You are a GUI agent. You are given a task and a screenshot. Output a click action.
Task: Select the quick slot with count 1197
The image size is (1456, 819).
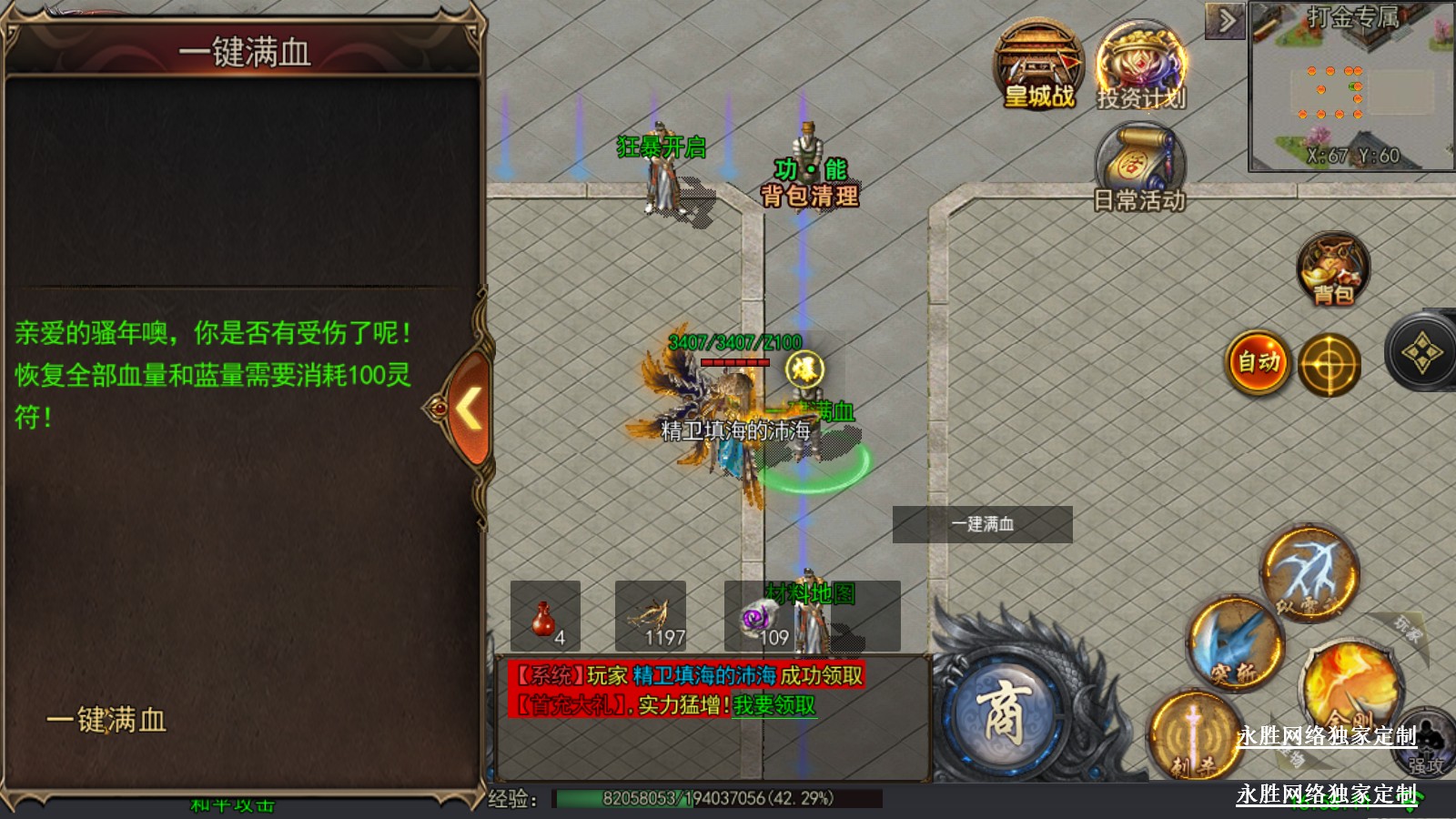[x=651, y=617]
